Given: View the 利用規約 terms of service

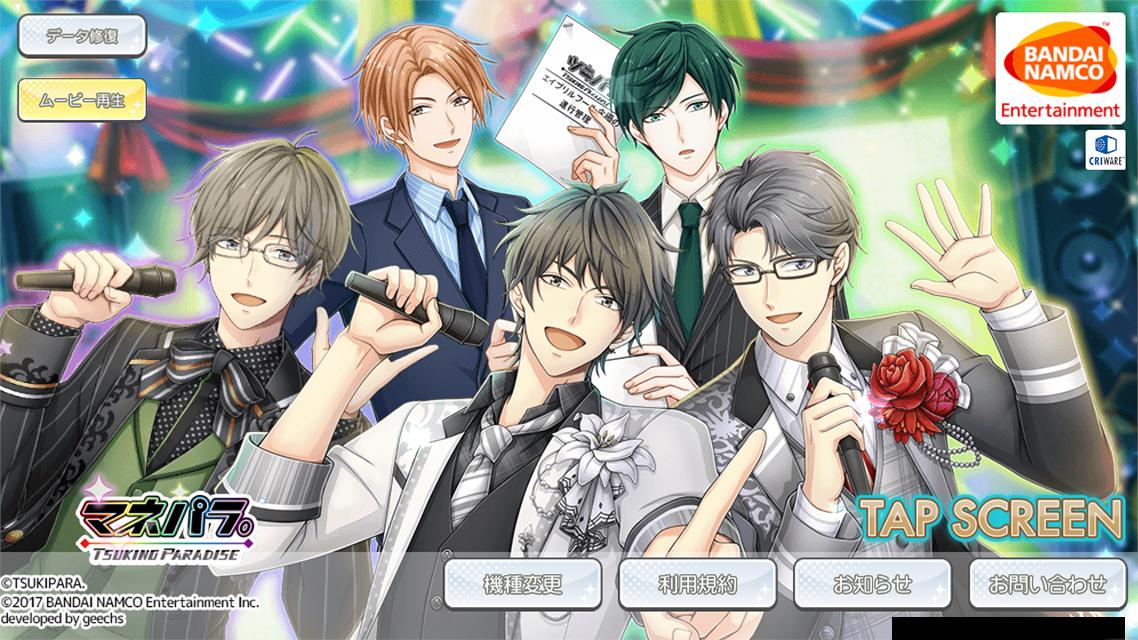Looking at the screenshot, I should pos(697,584).
